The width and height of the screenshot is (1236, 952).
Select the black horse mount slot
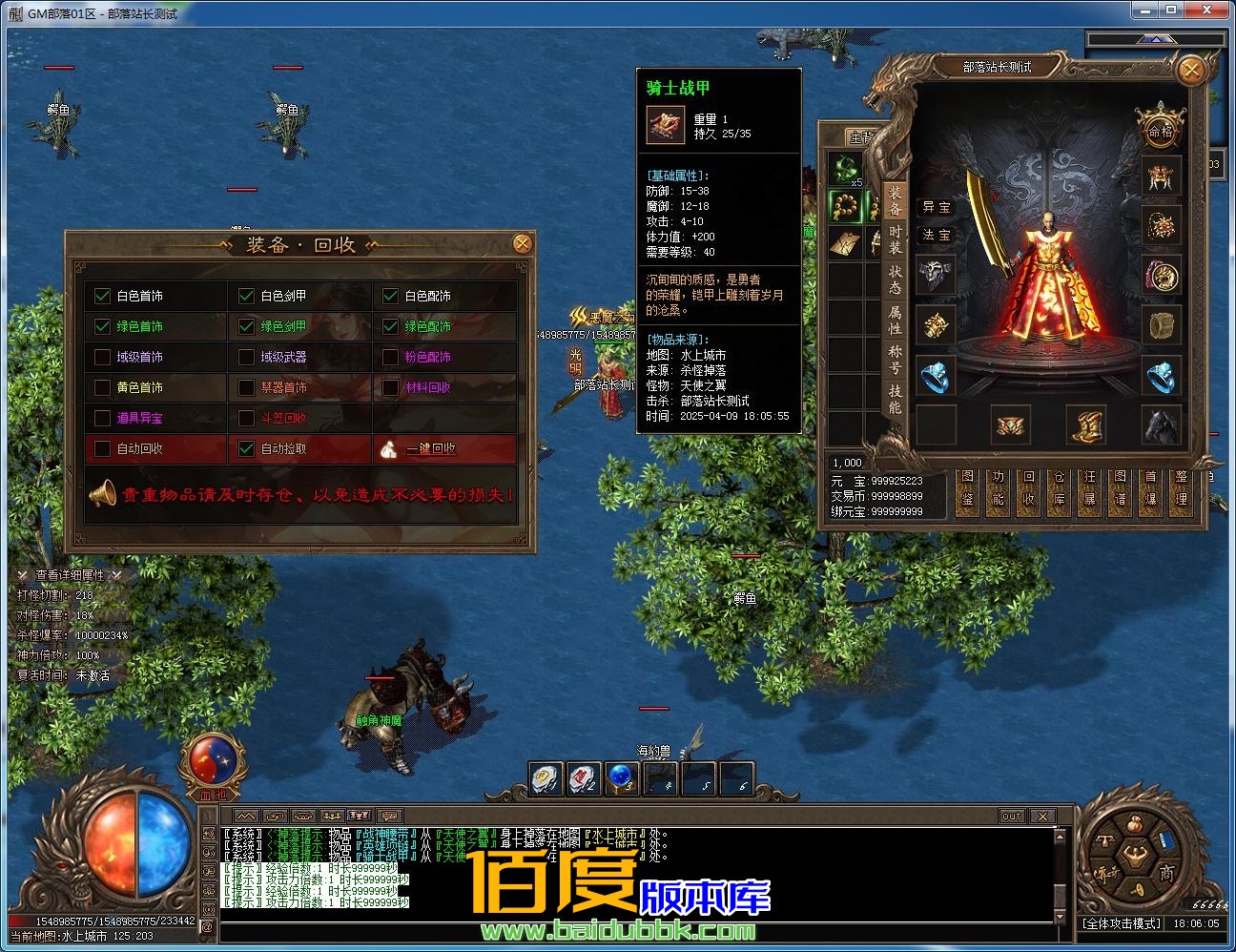coord(1161,425)
